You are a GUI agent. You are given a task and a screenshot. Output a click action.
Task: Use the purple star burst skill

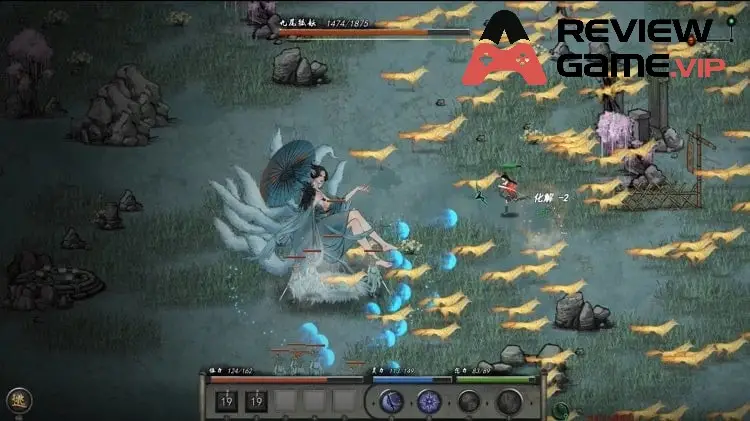click(431, 403)
